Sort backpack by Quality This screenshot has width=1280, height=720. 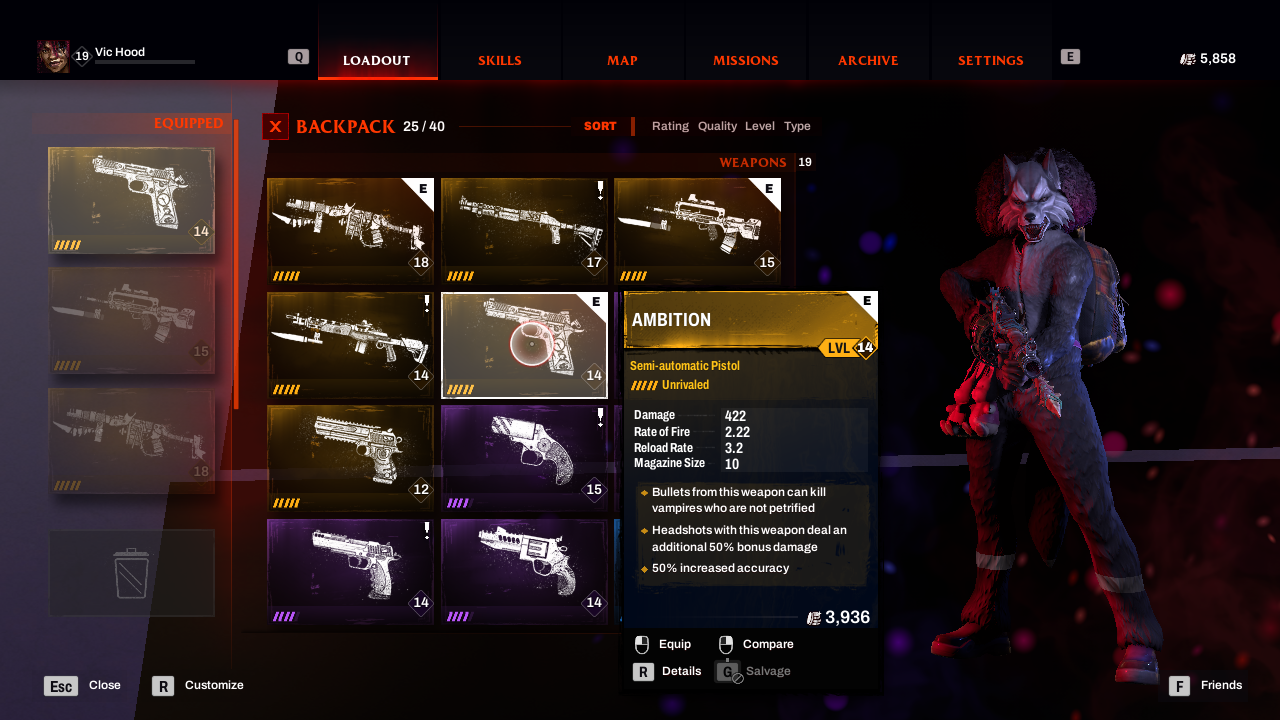click(717, 126)
